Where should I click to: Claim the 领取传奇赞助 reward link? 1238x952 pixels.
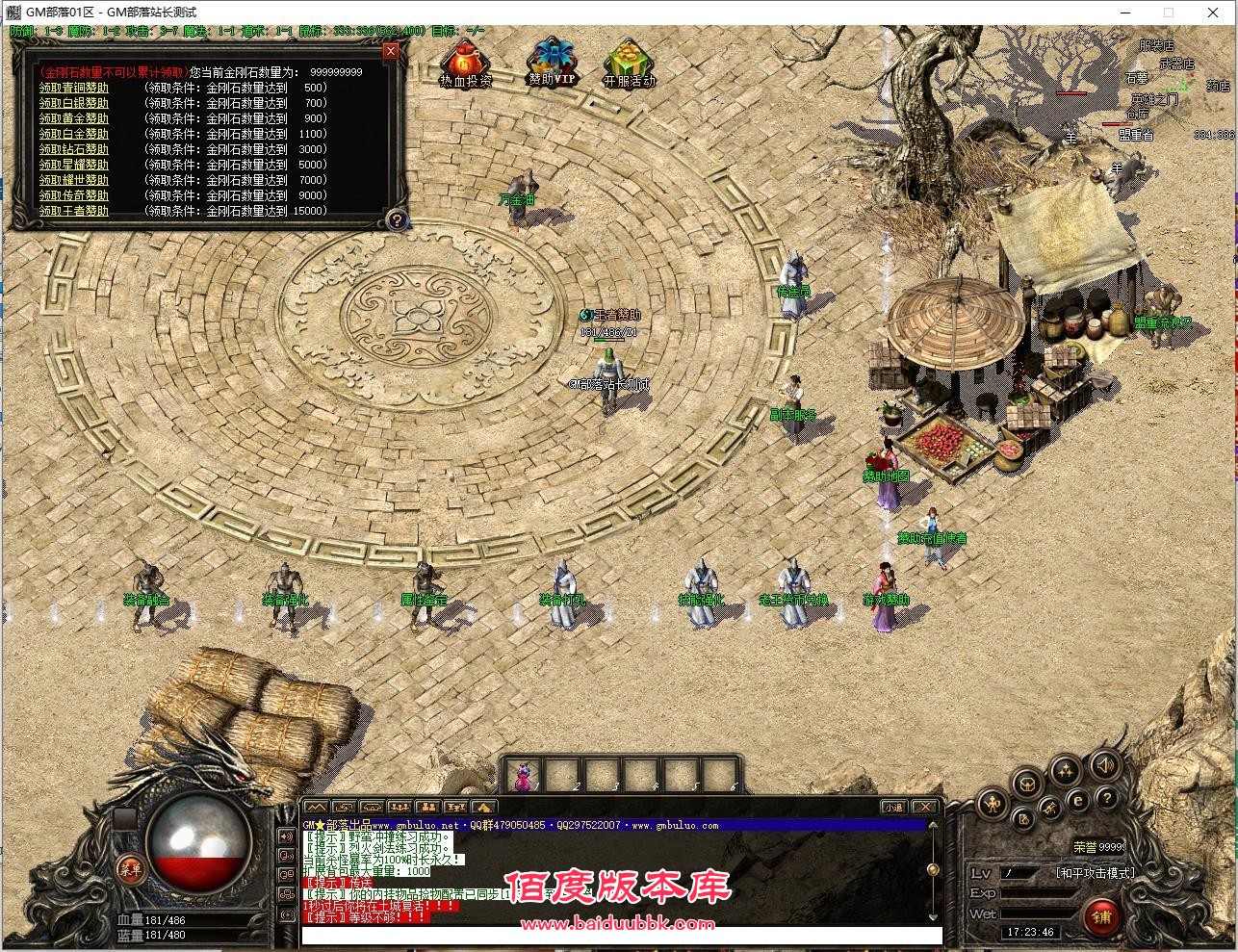click(74, 195)
